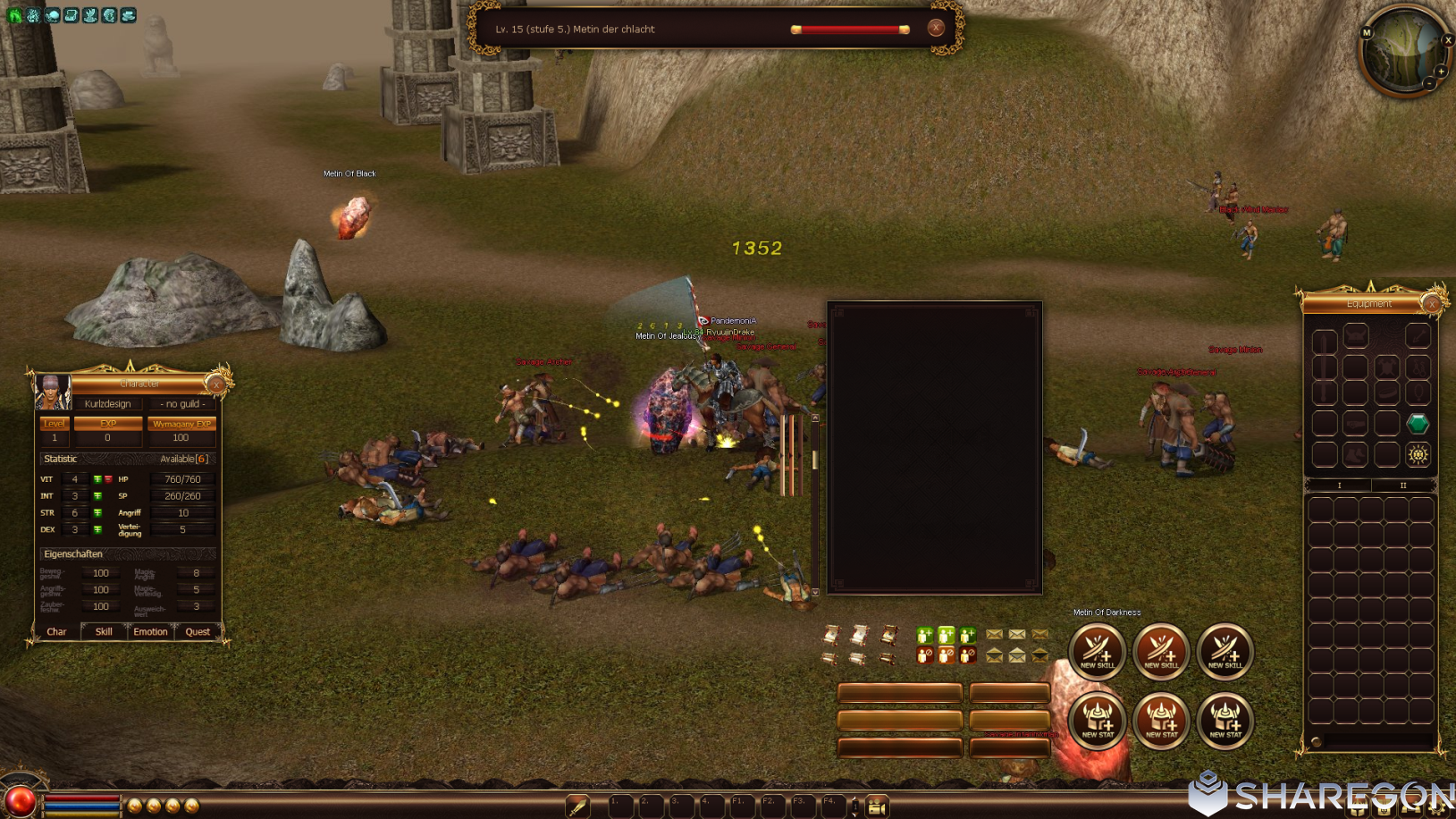Toggle the camera icon on the taskbar

point(877,806)
